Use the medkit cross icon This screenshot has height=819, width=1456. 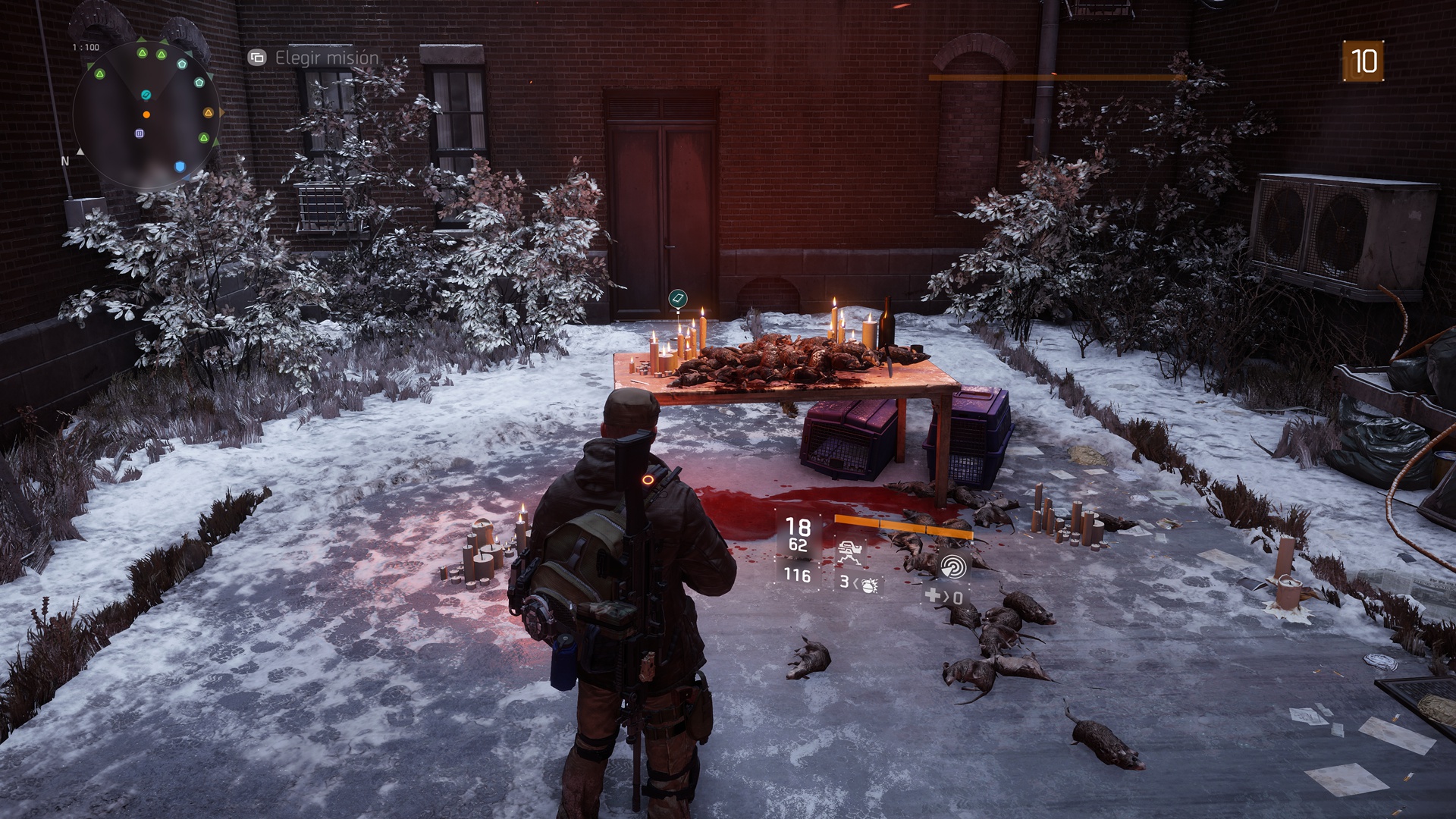(x=933, y=597)
